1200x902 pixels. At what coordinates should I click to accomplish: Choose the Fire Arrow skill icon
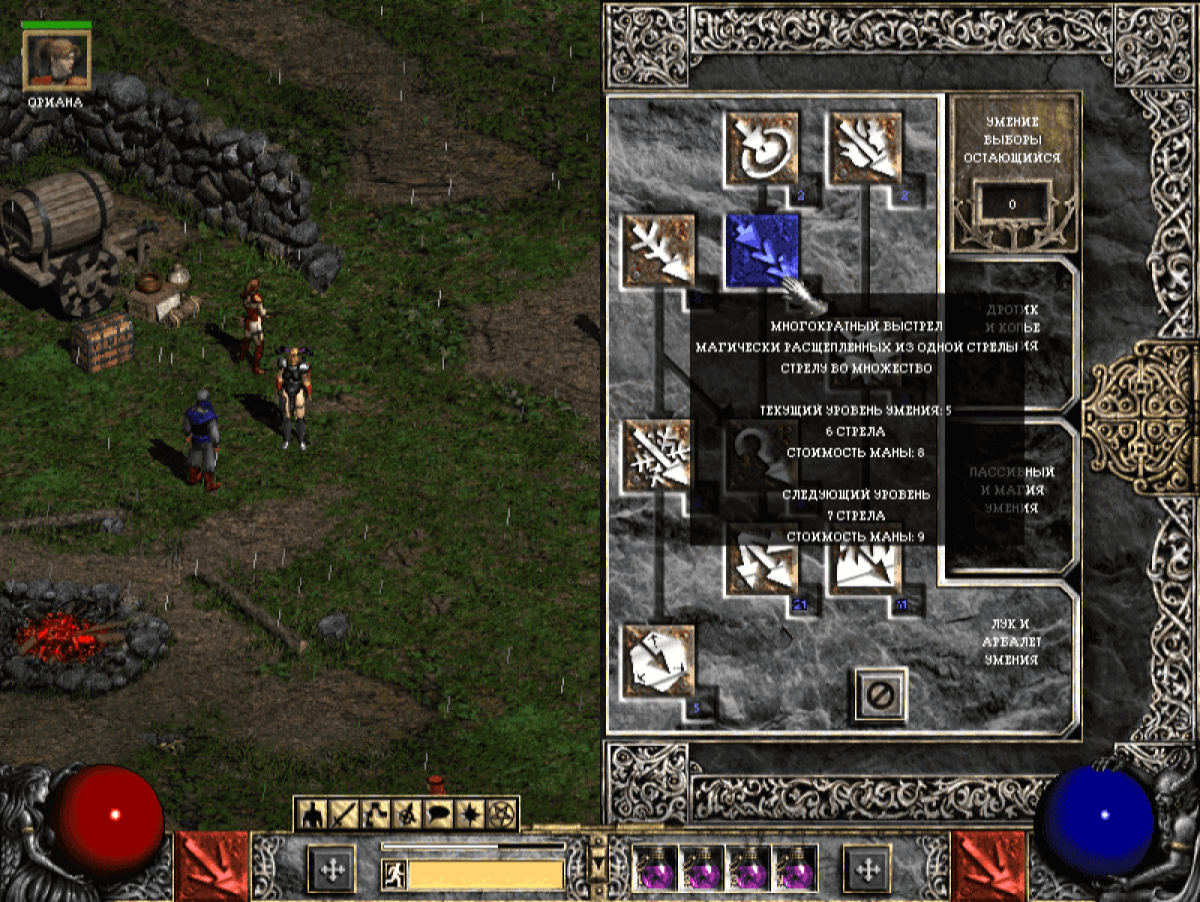pyautogui.click(x=864, y=147)
